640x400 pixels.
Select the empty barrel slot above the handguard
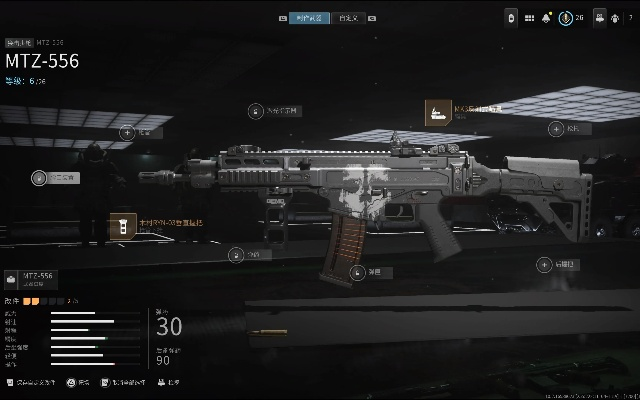128,132
